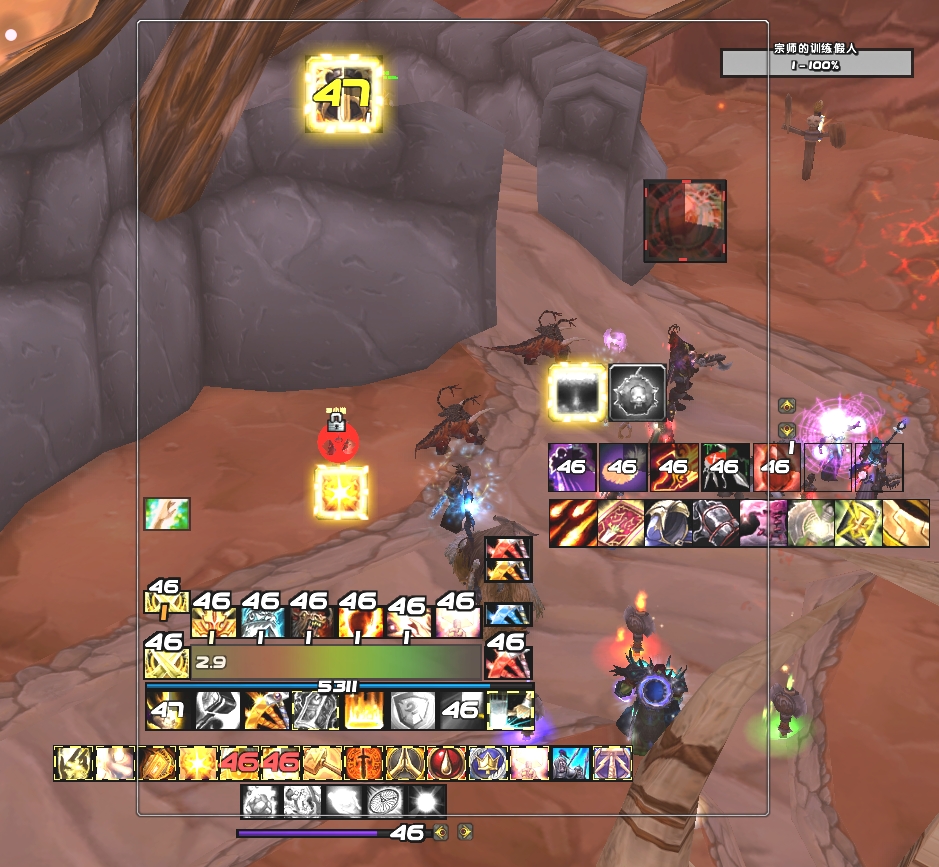
Task: Use the grey hammer ability icon
Action: pyautogui.click(x=216, y=711)
